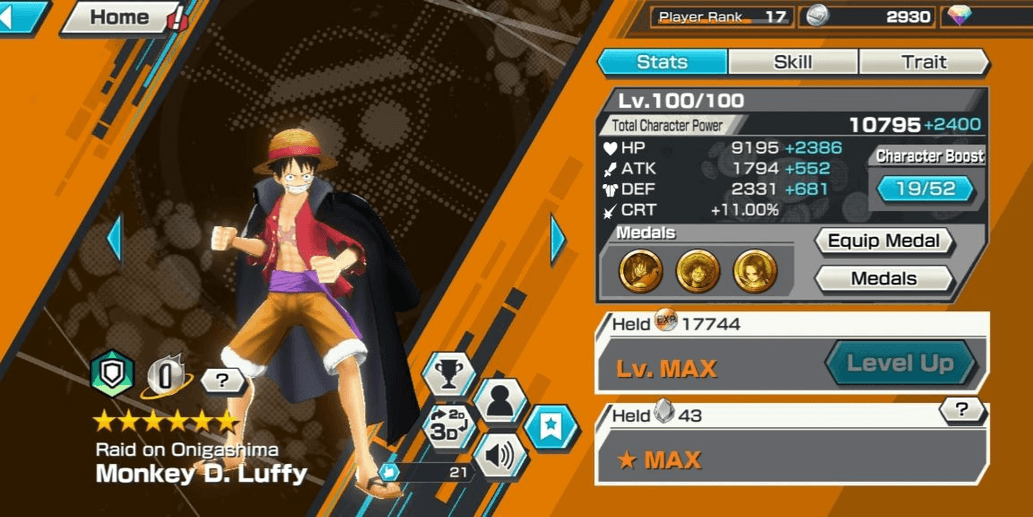
Task: Open the character profile silhouette icon
Action: 500,401
